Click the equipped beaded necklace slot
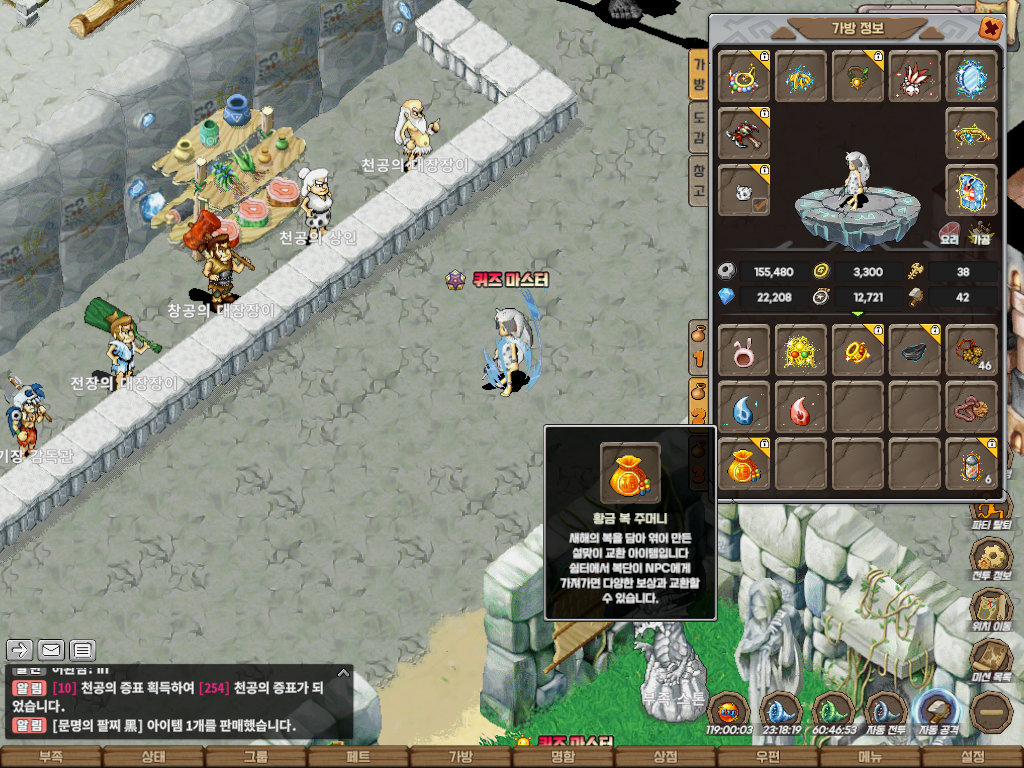The height and width of the screenshot is (768, 1024). pos(744,77)
